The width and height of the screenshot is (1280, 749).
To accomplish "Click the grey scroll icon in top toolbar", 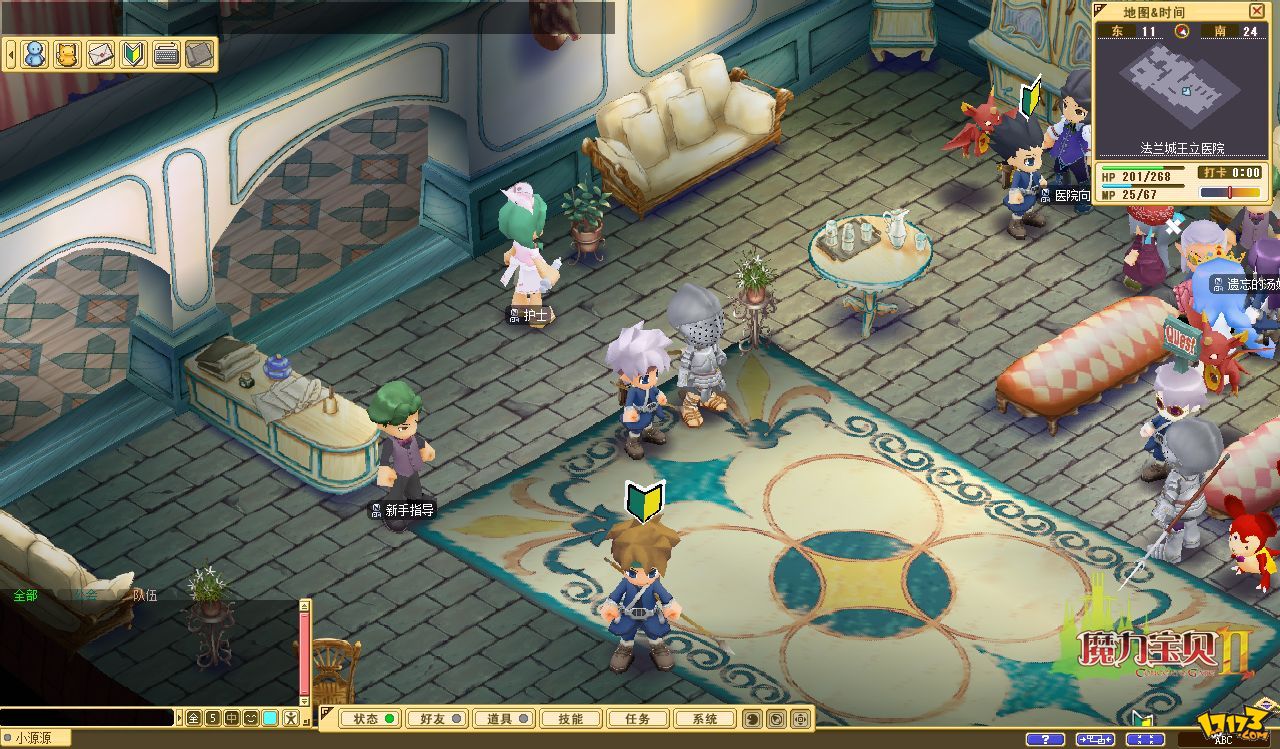I will [x=199, y=53].
